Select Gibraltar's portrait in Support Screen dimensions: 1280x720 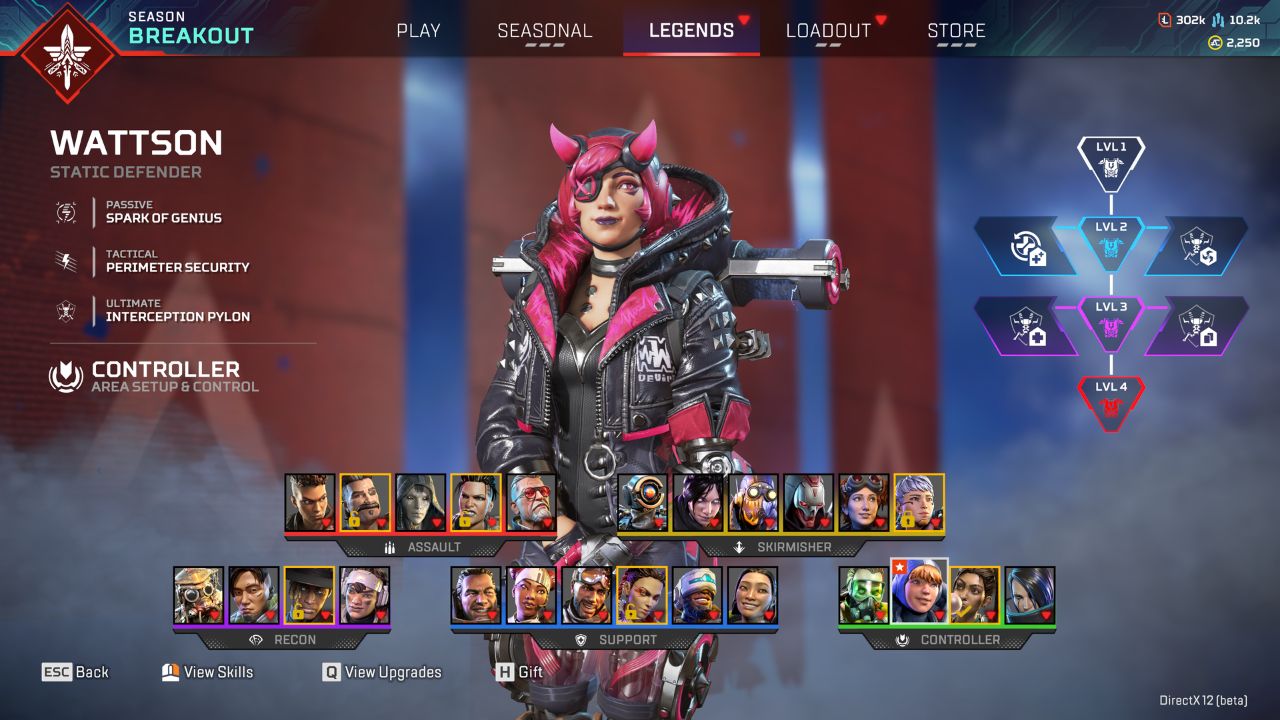[476, 596]
